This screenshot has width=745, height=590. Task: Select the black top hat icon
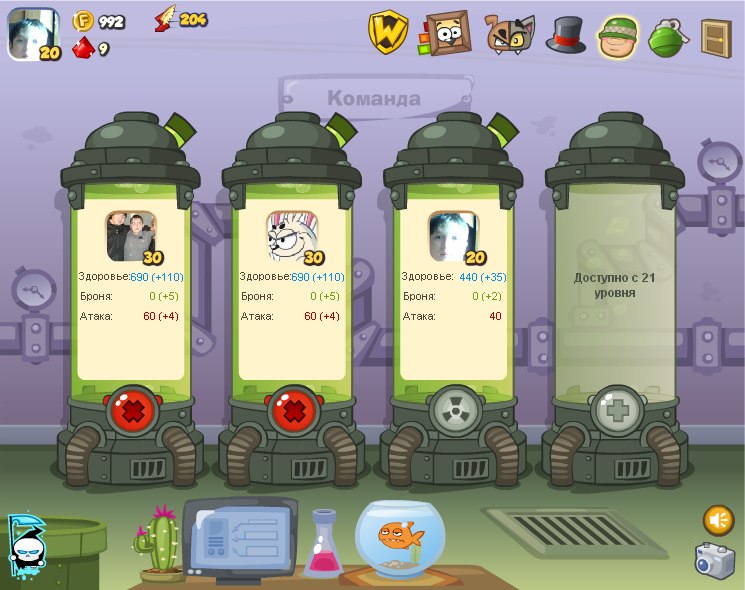tap(566, 34)
